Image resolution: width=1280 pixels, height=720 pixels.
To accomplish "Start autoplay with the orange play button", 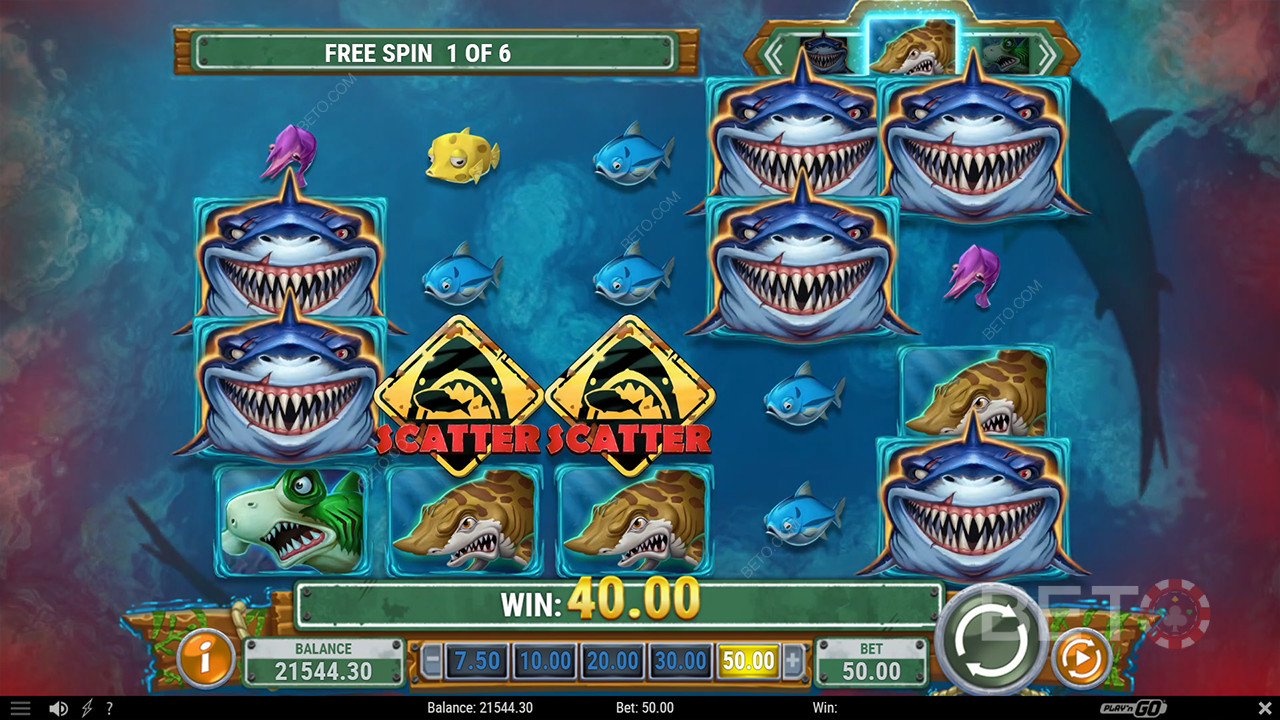I will 1082,659.
